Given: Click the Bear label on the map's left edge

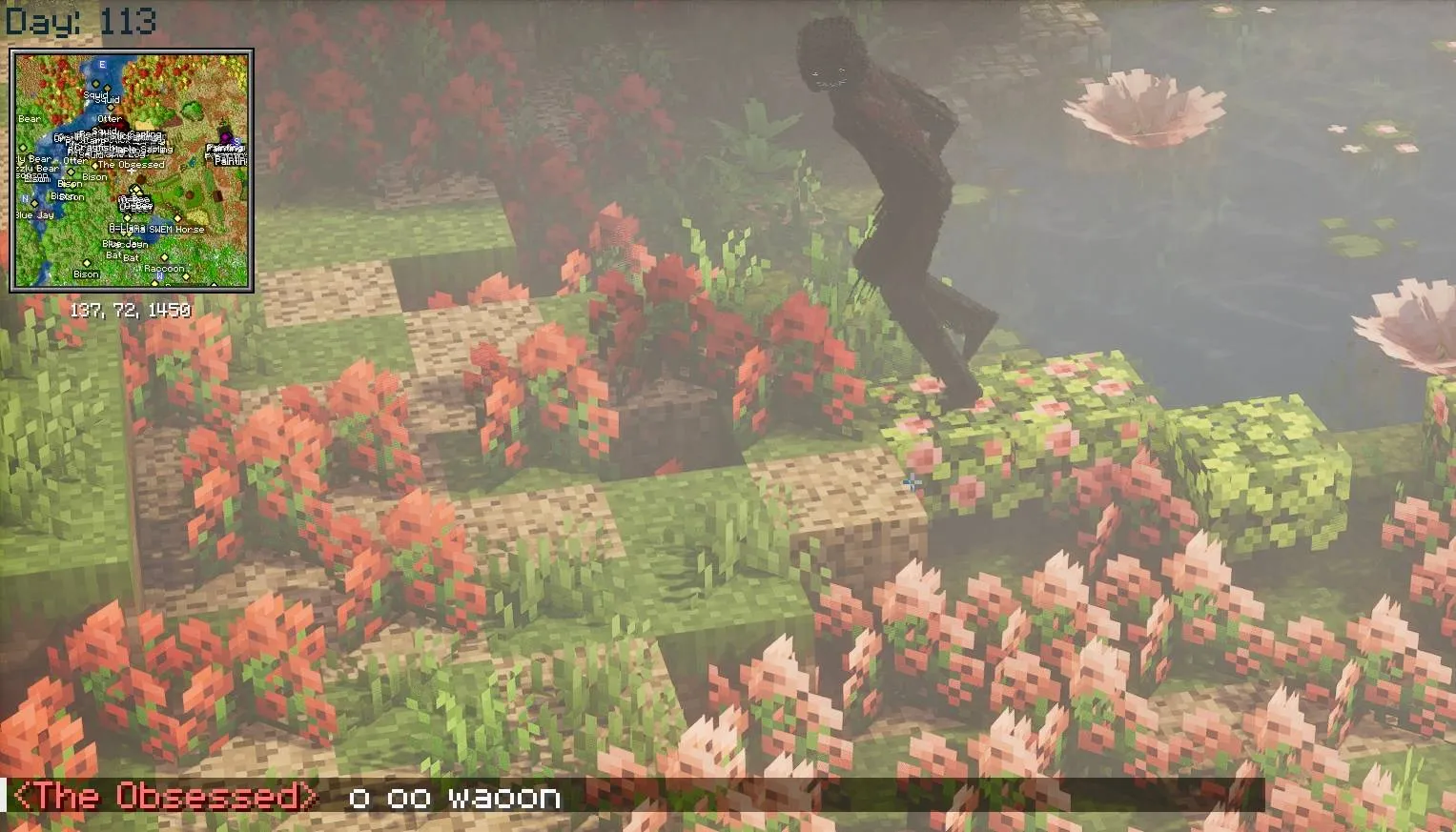Looking at the screenshot, I should click(29, 118).
